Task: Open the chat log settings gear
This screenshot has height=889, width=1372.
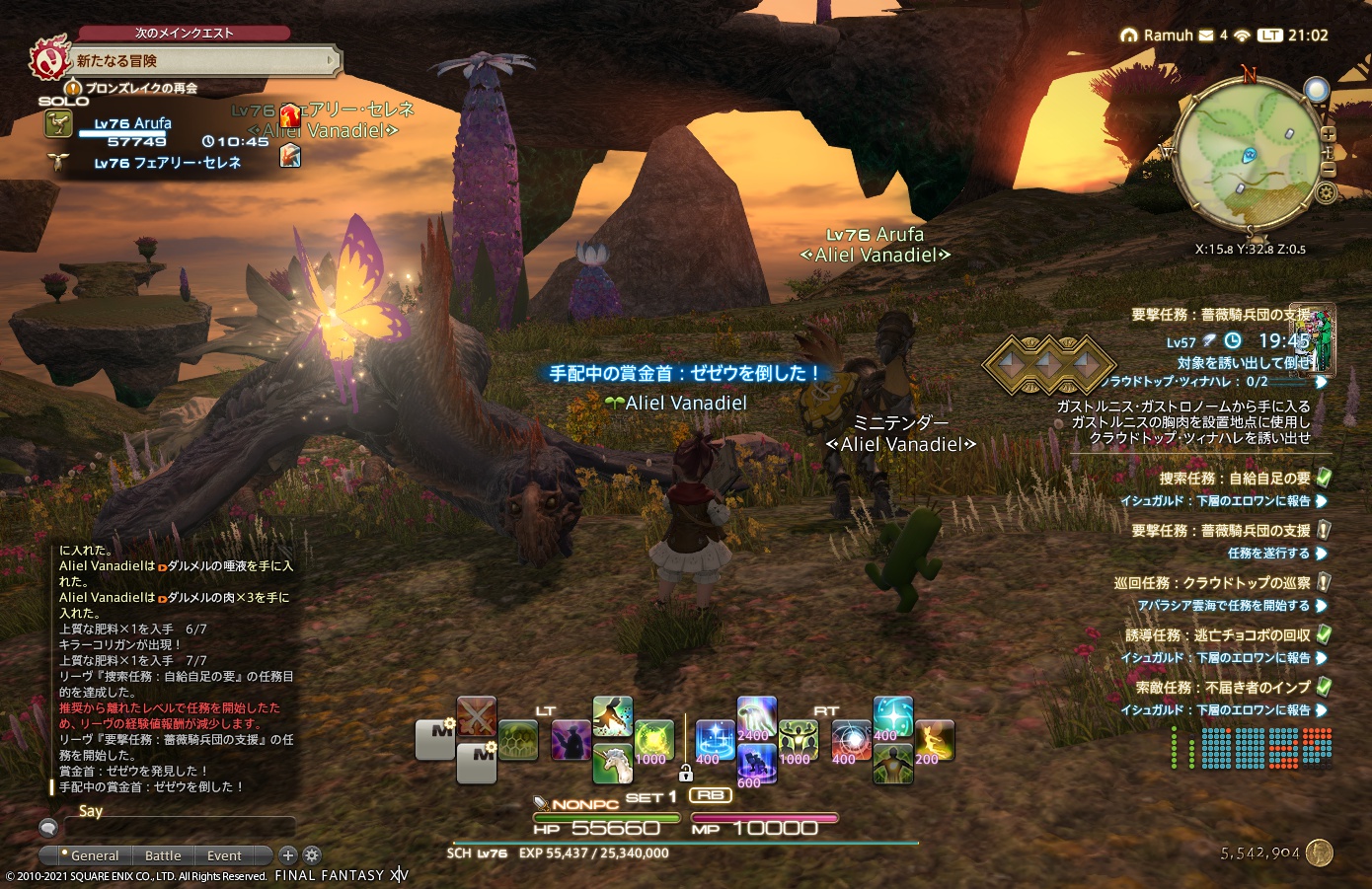Action: point(313,855)
